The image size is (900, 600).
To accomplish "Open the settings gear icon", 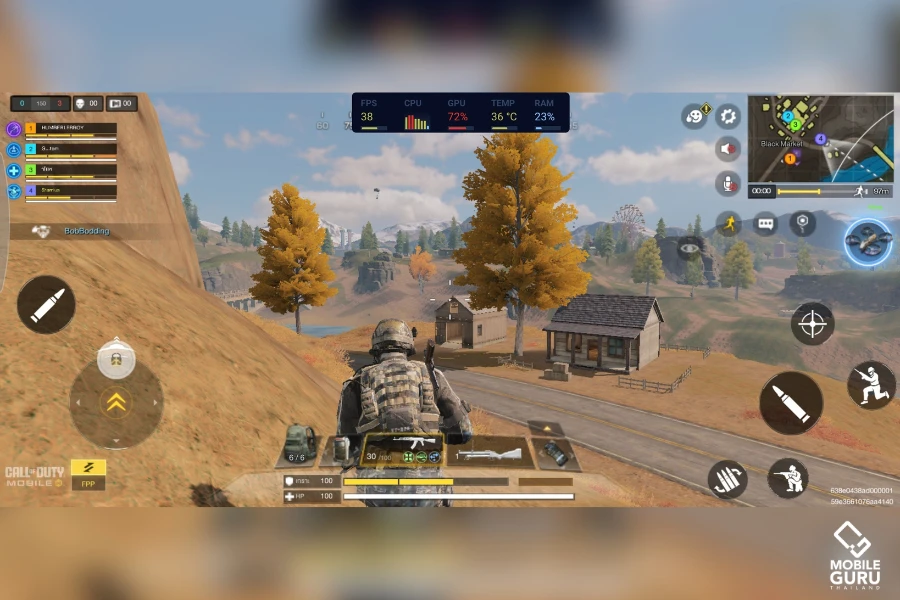I will (728, 116).
